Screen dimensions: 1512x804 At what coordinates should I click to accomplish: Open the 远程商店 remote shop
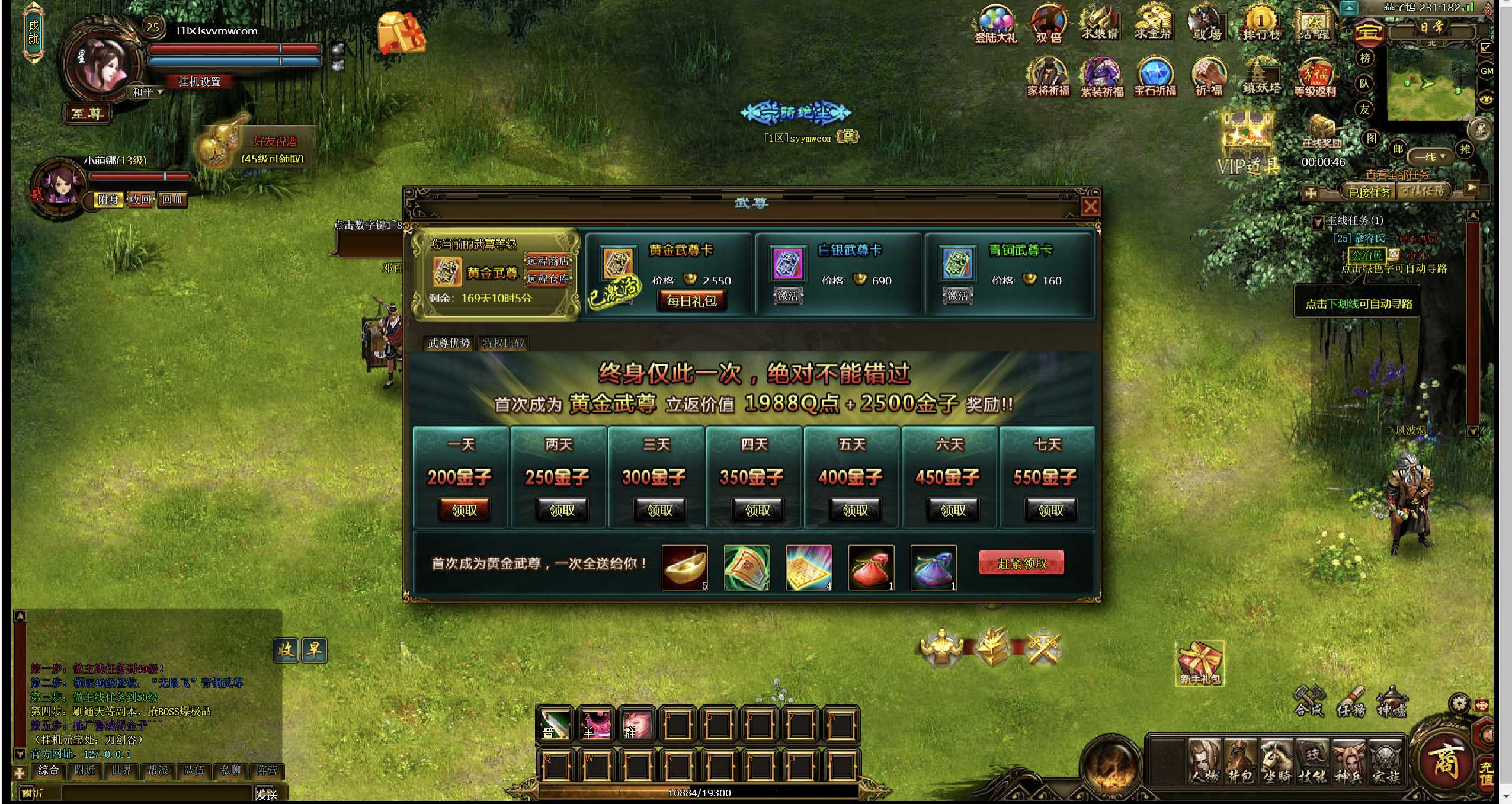[547, 261]
